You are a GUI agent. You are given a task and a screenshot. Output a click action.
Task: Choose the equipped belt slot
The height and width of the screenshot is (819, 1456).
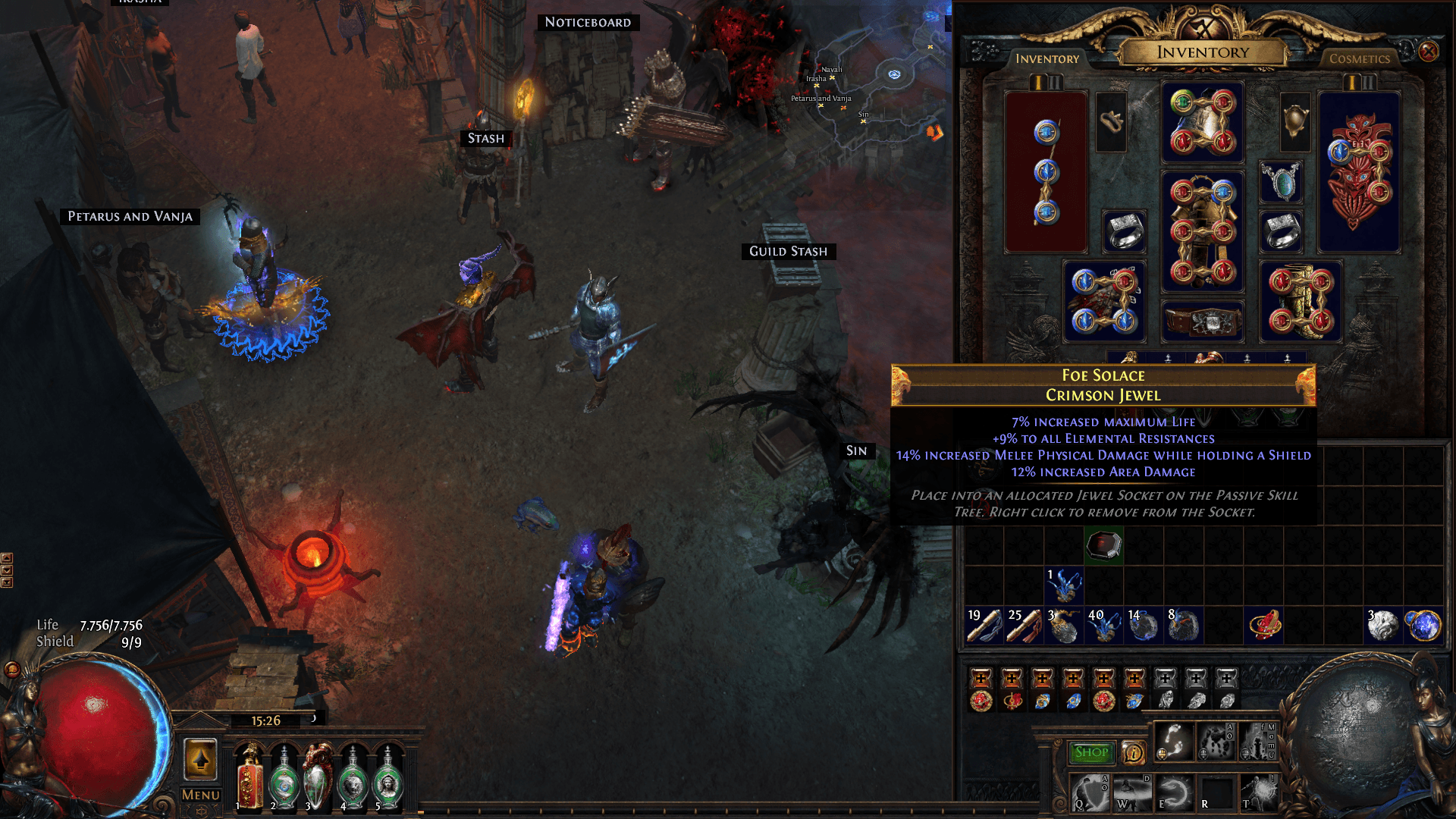click(x=1203, y=321)
